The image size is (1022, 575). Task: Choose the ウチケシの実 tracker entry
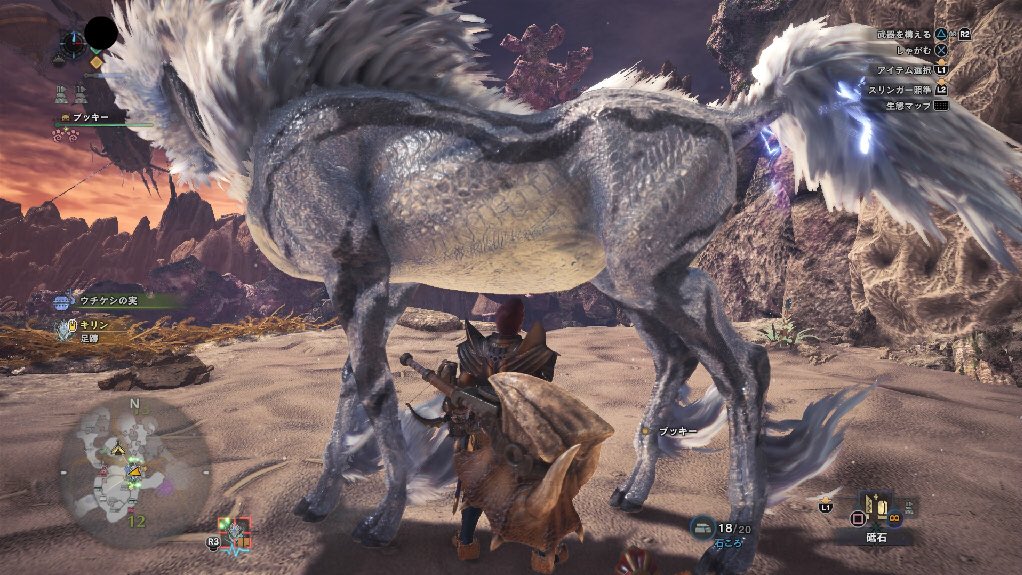pyautogui.click(x=64, y=298)
